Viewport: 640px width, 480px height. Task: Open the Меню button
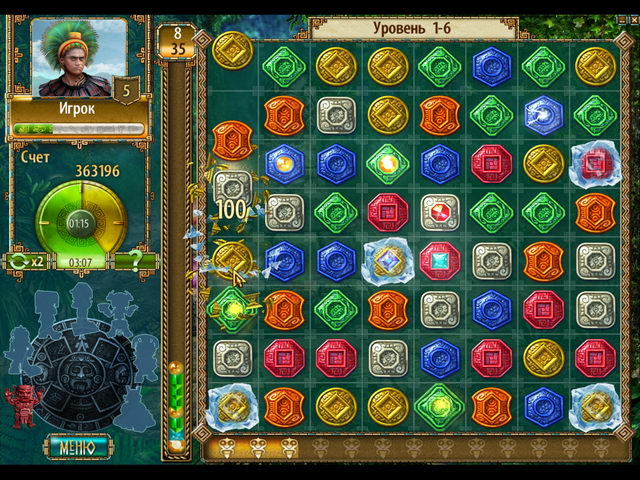coord(77,446)
